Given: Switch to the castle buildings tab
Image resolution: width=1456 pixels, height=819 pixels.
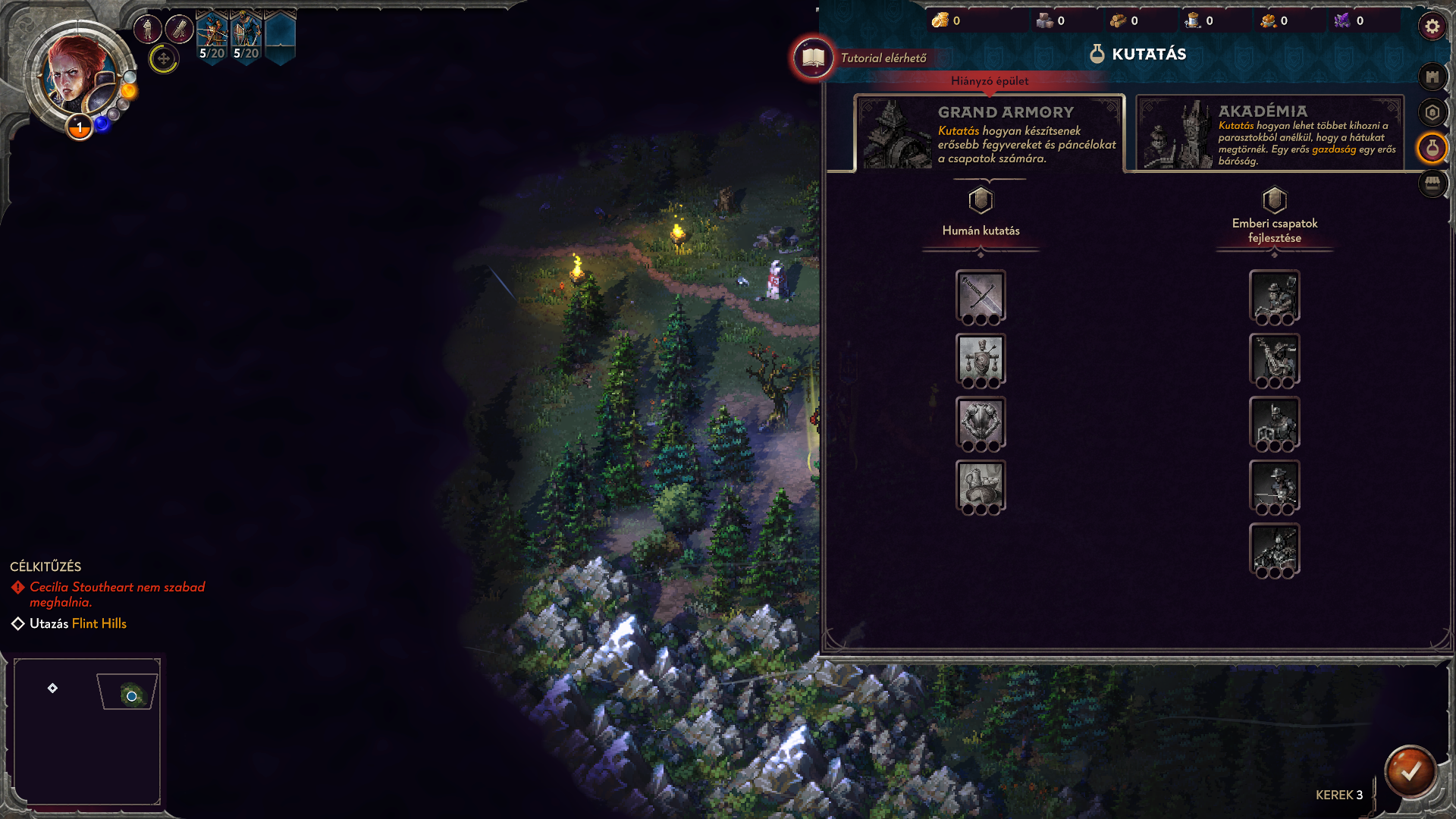Looking at the screenshot, I should (x=1432, y=77).
